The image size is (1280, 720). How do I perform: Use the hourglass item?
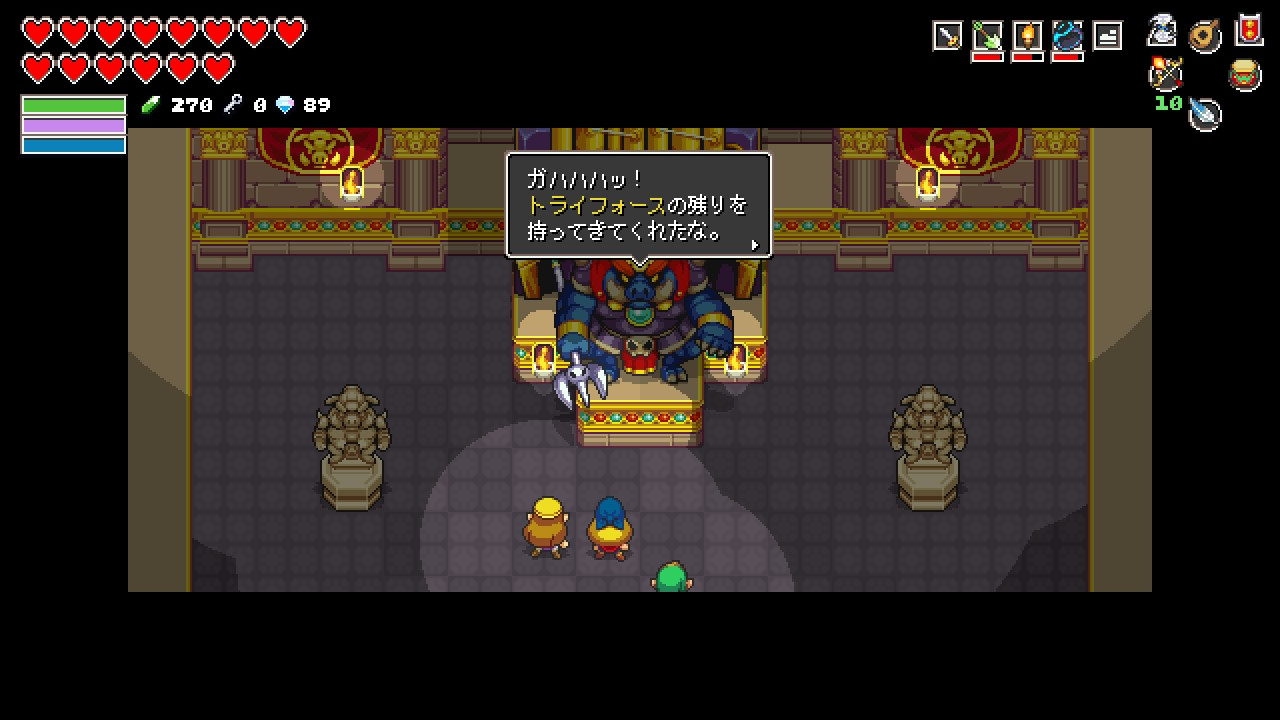pyautogui.click(x=1162, y=31)
